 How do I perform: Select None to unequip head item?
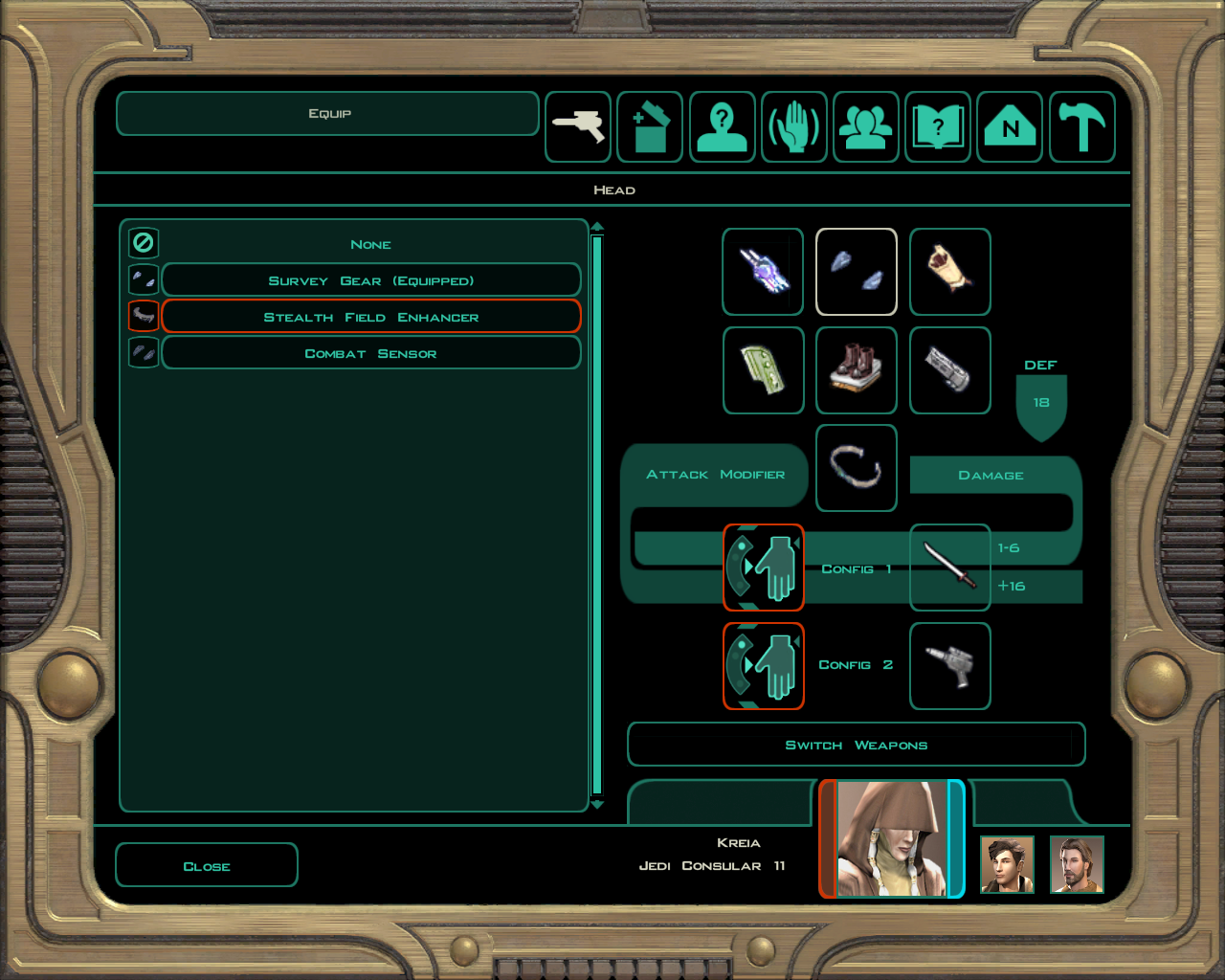click(370, 244)
